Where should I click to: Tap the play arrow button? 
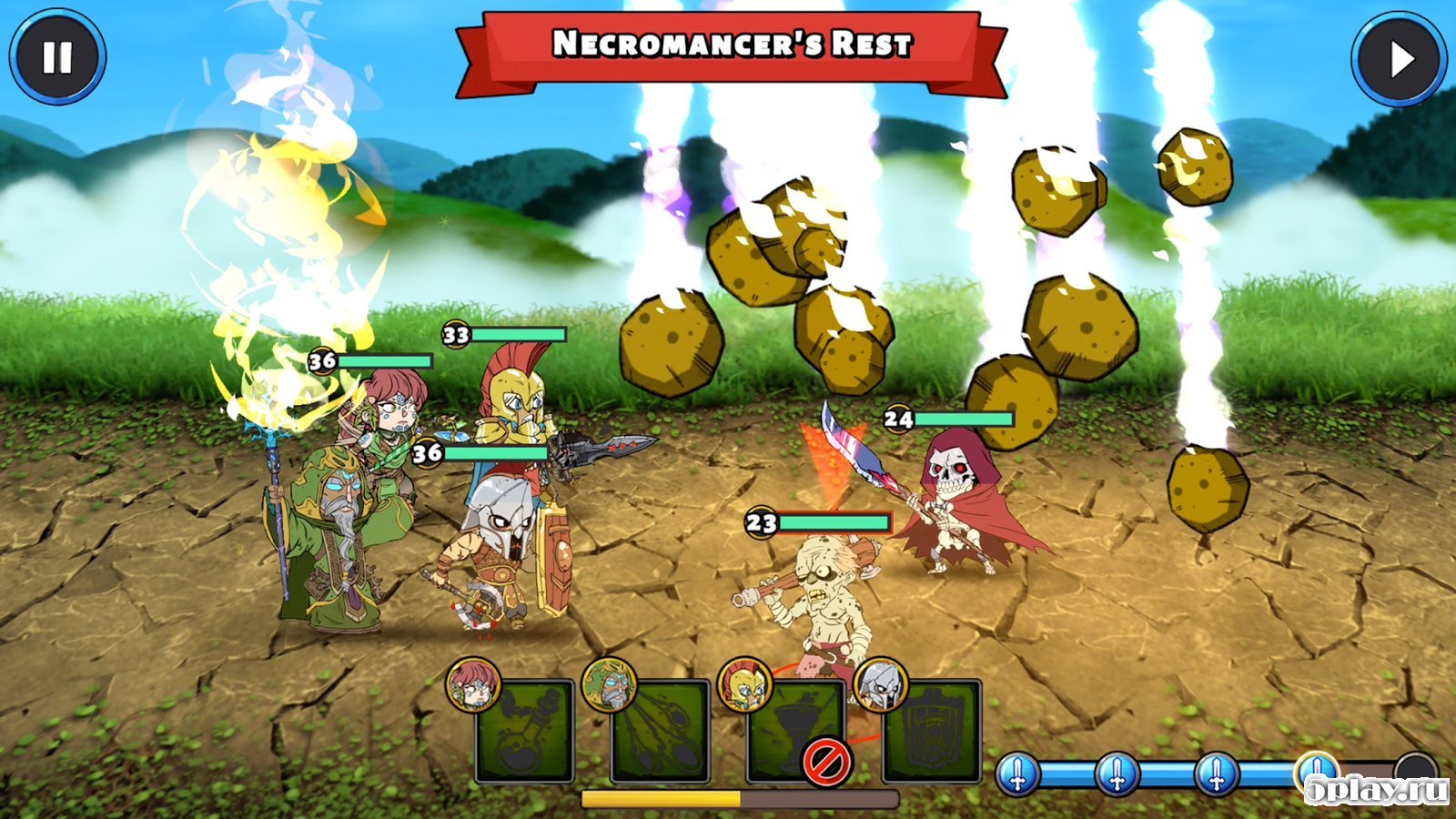coord(1400,59)
